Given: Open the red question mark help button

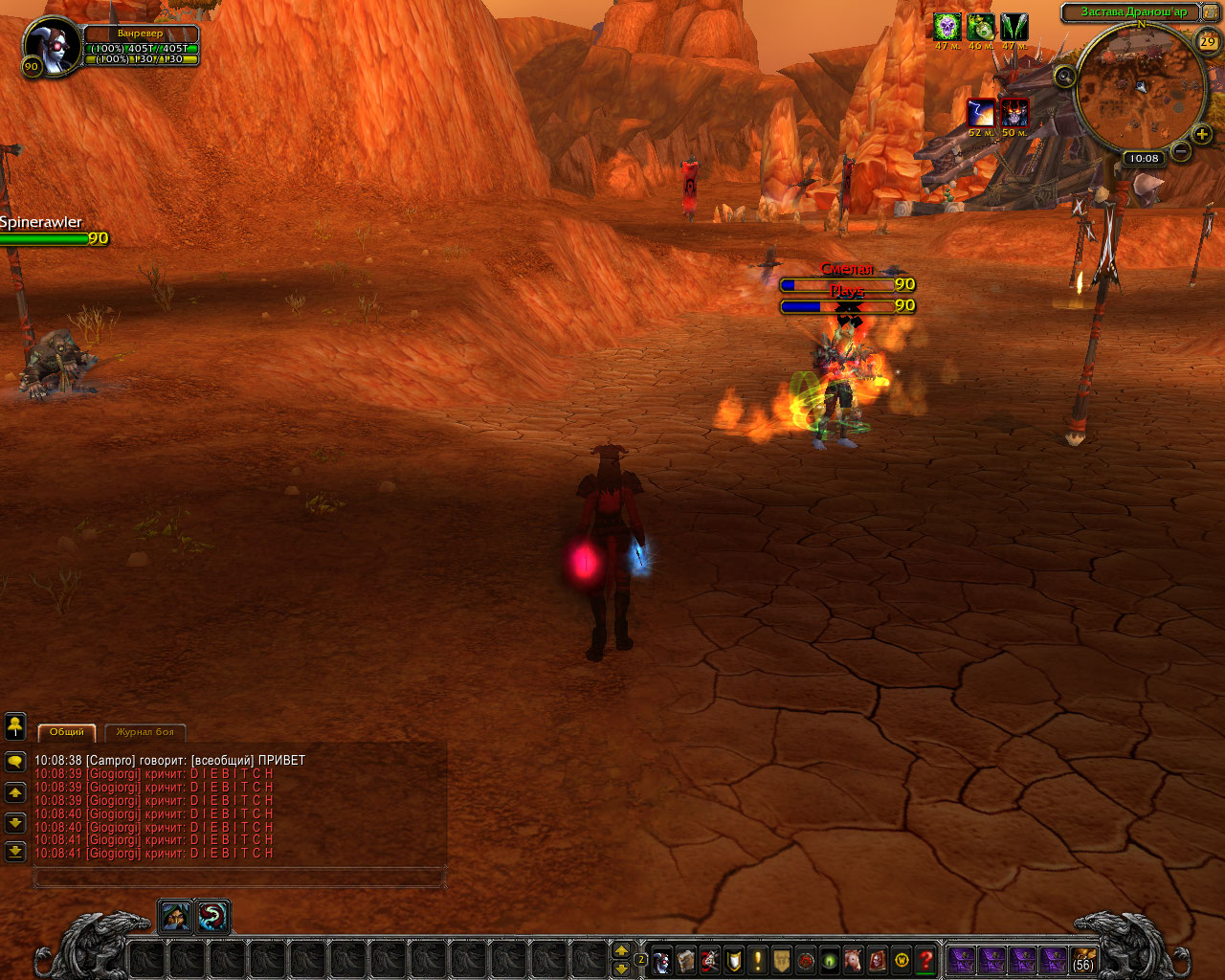Looking at the screenshot, I should 925,959.
